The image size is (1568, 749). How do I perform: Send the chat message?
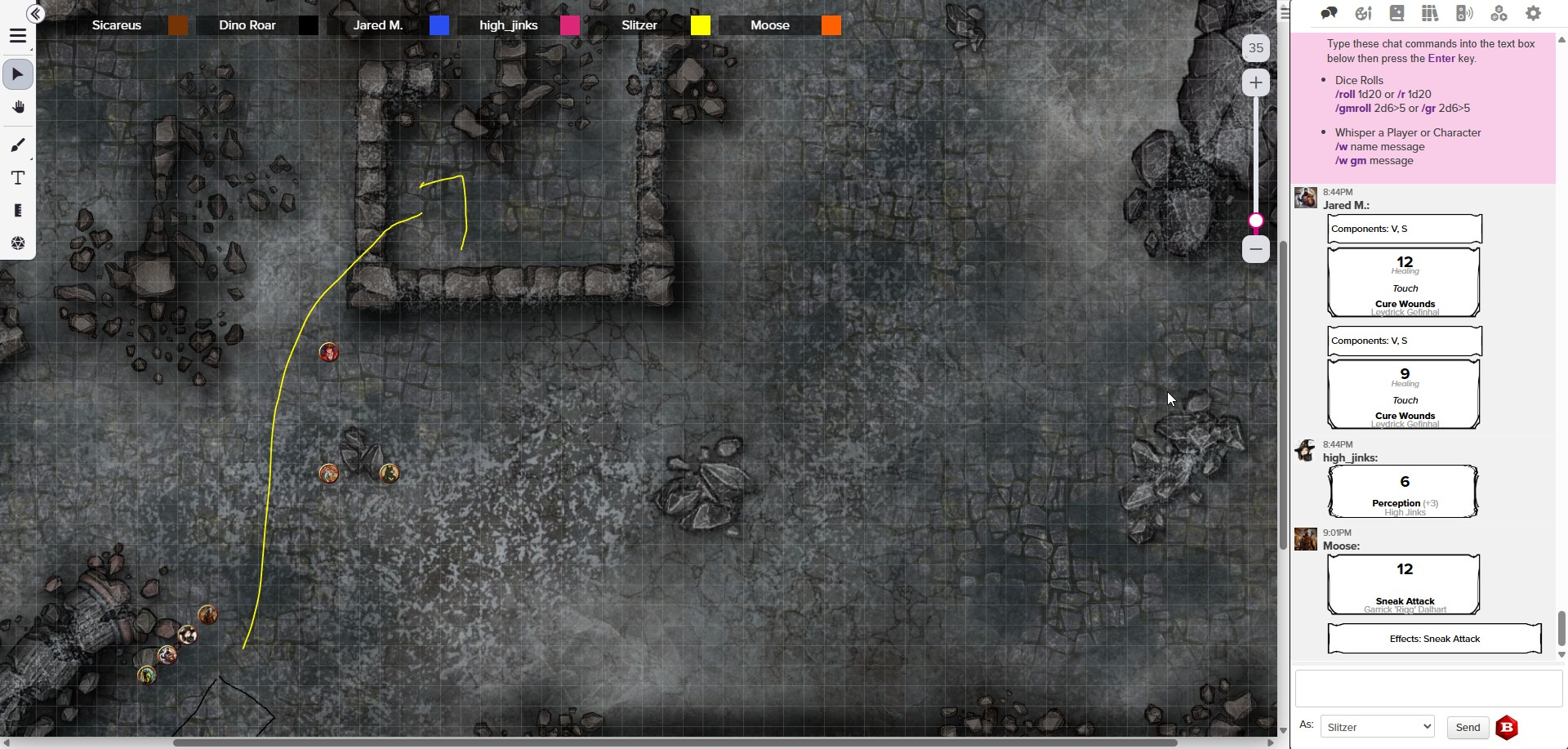1468,727
